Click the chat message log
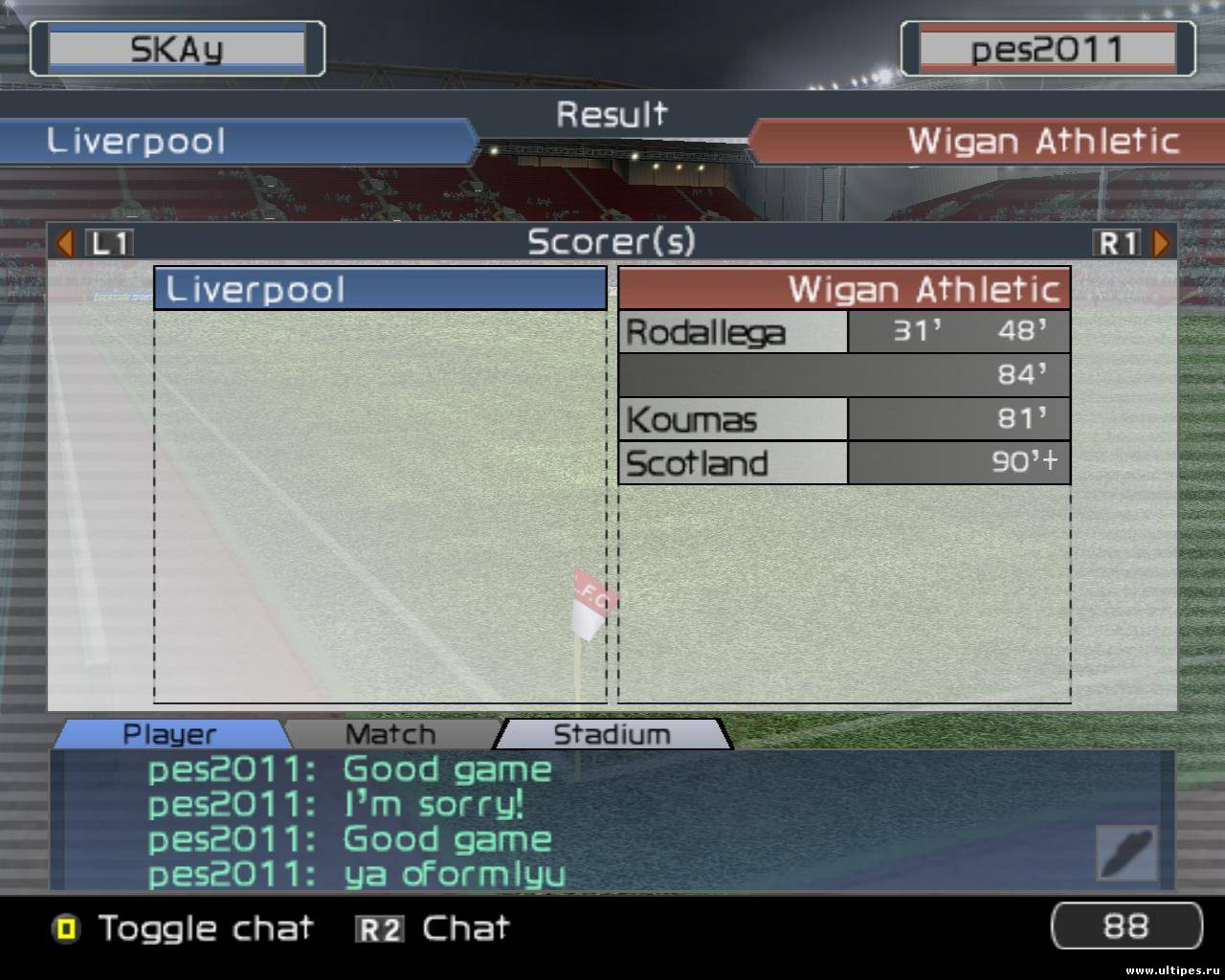 (574, 820)
